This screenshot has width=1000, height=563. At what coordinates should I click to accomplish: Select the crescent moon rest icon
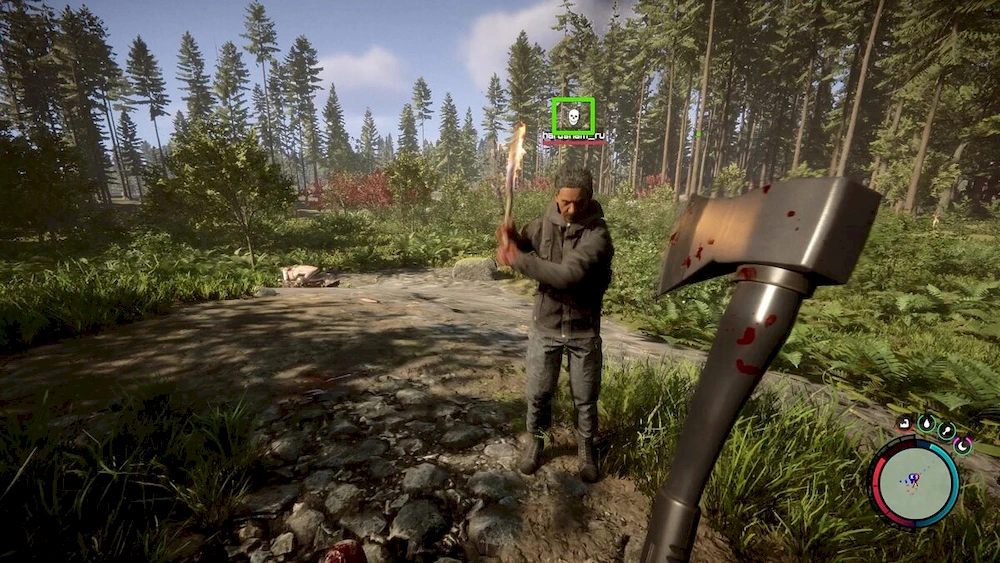point(962,445)
